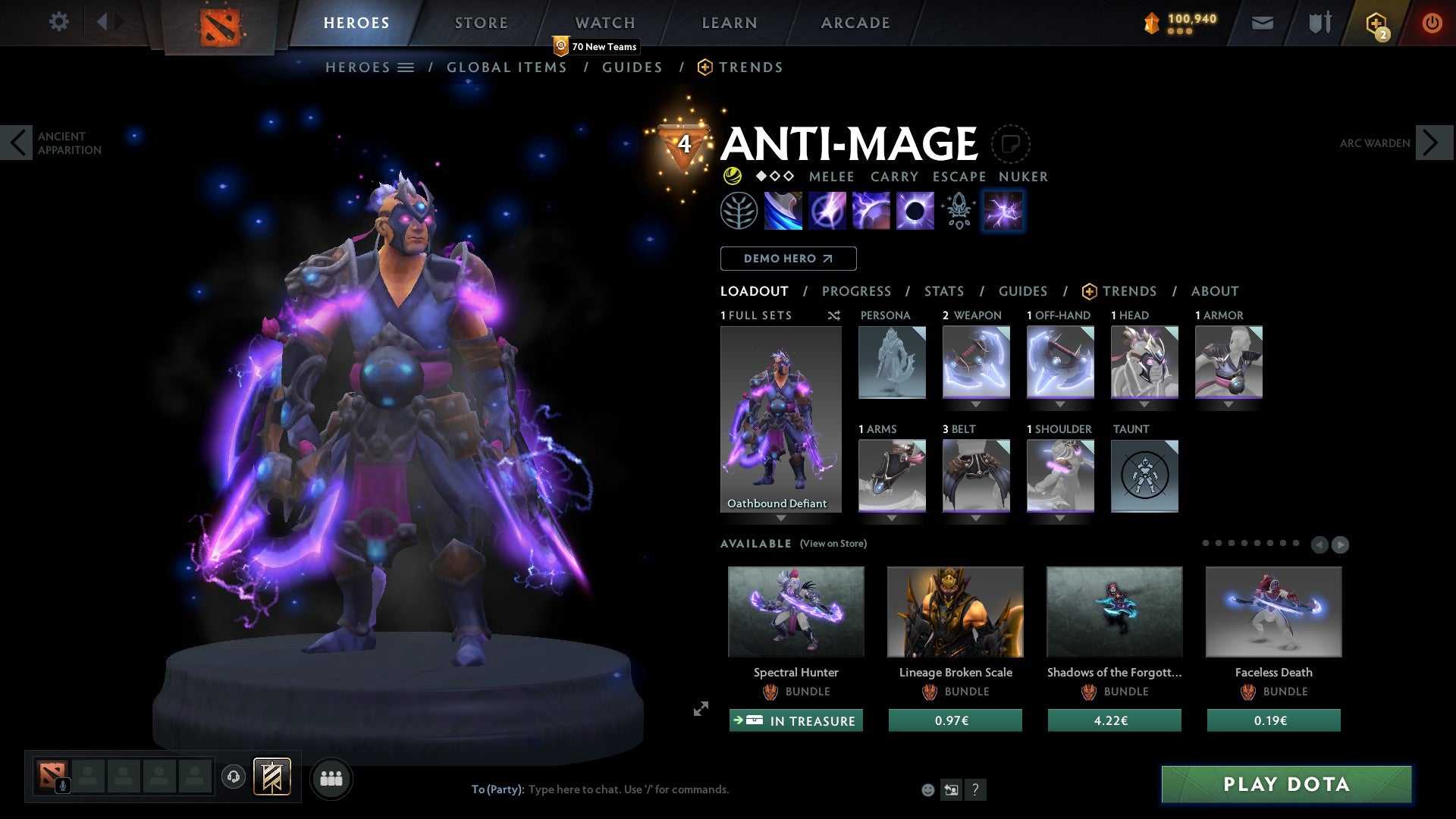Click the View on Store link
This screenshot has width=1456, height=819.
[x=833, y=544]
